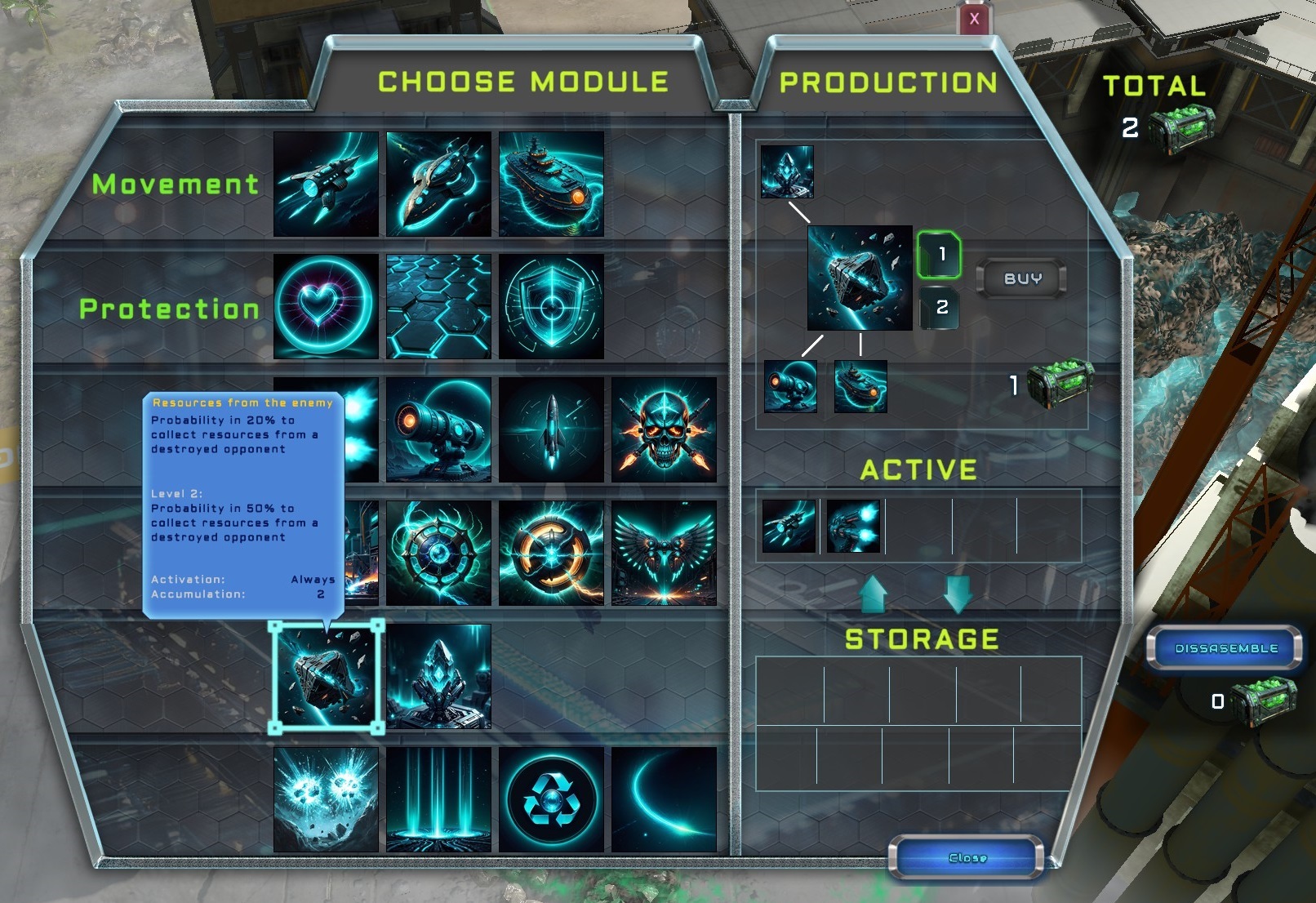Choose level 1 for the asteroid module
The width and height of the screenshot is (1316, 903).
pos(940,253)
